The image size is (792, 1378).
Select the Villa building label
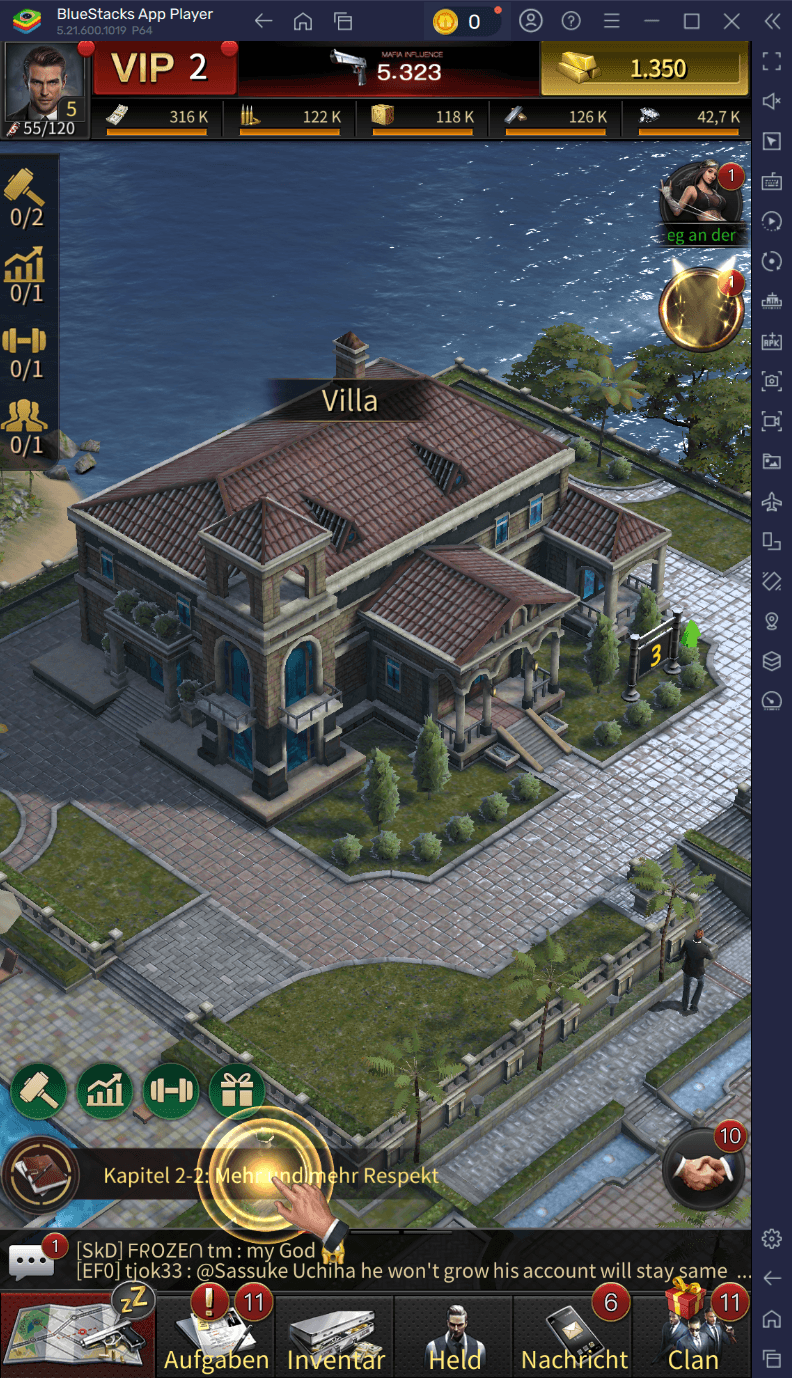[350, 400]
